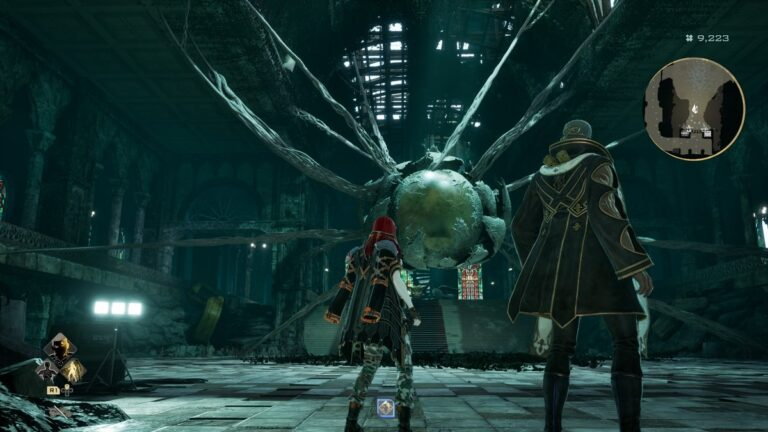This screenshot has width=768, height=432.
Task: Choose the grey silhouette diamond icon
Action: (x=46, y=372)
